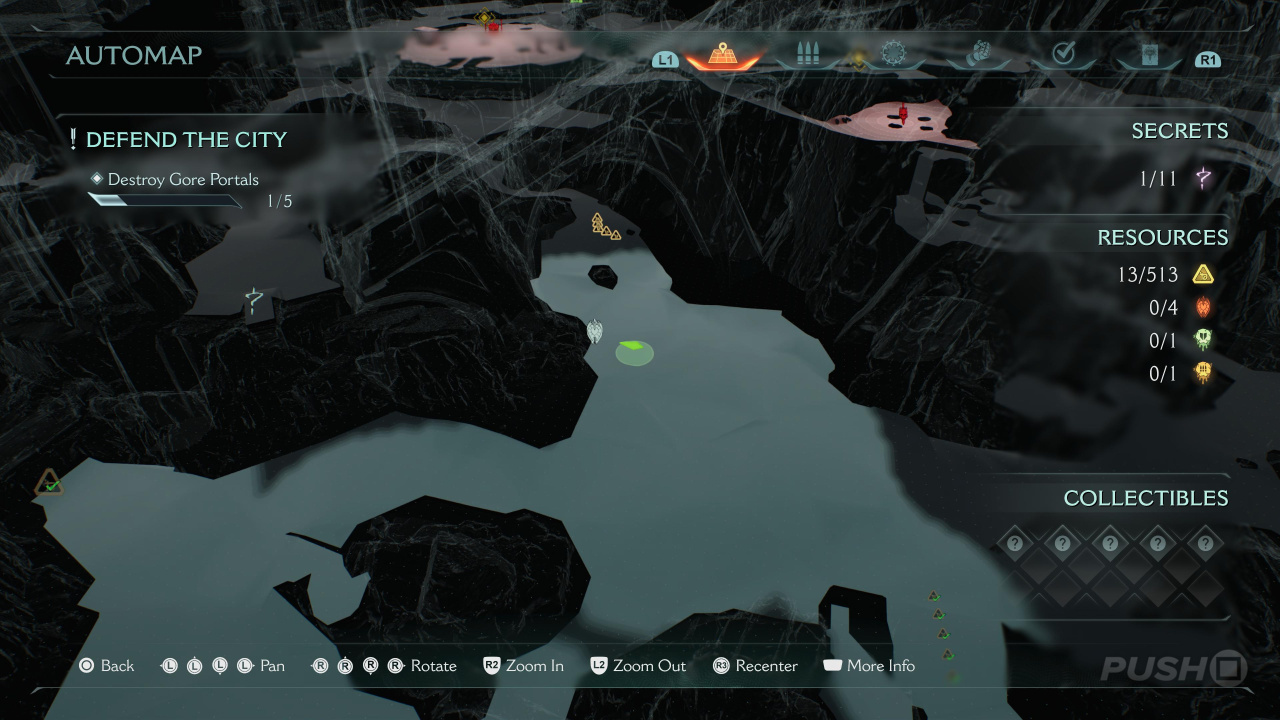Switch to the codex book tab

click(x=1150, y=56)
